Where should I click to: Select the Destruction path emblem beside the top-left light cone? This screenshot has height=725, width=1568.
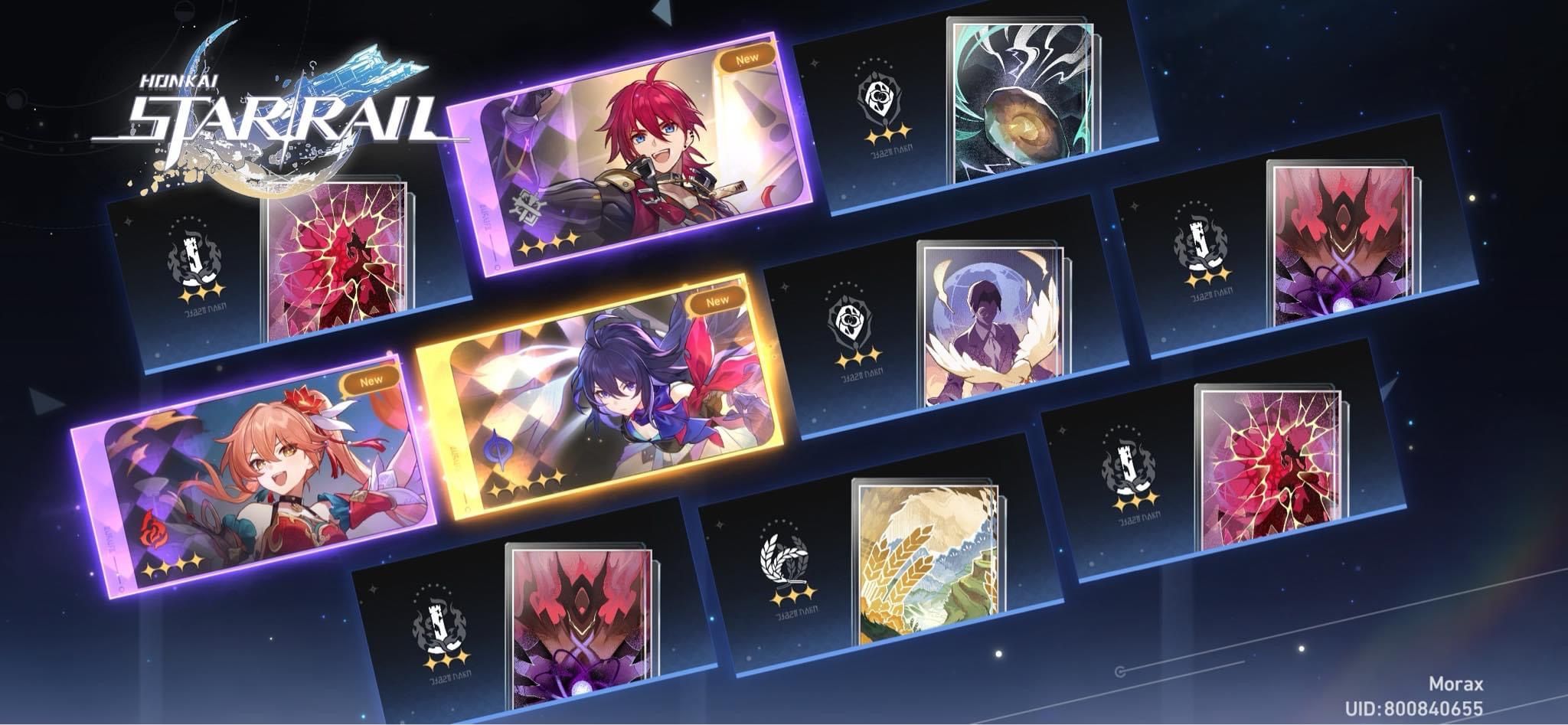click(x=197, y=253)
